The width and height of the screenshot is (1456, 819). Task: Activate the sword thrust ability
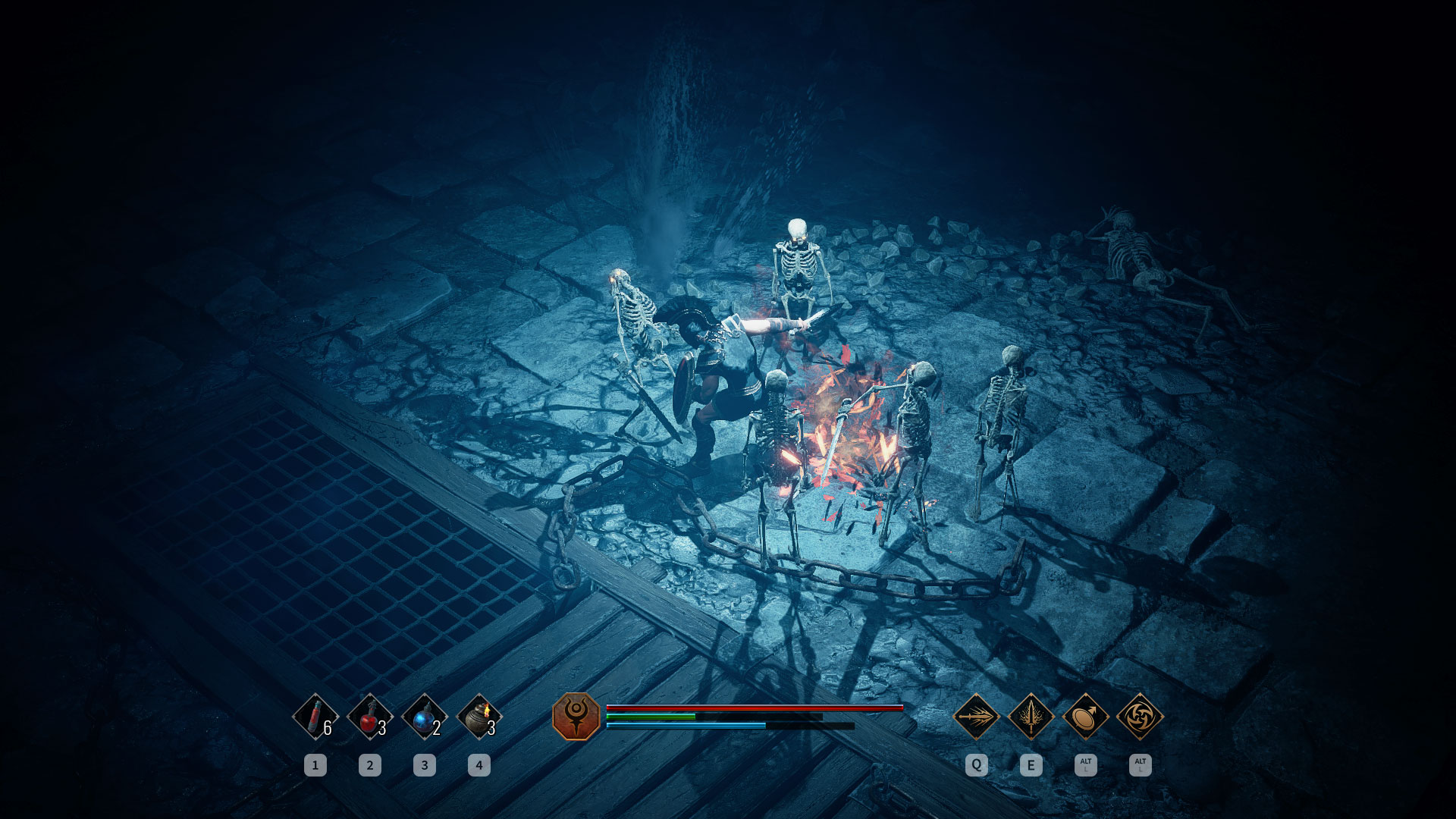976,716
